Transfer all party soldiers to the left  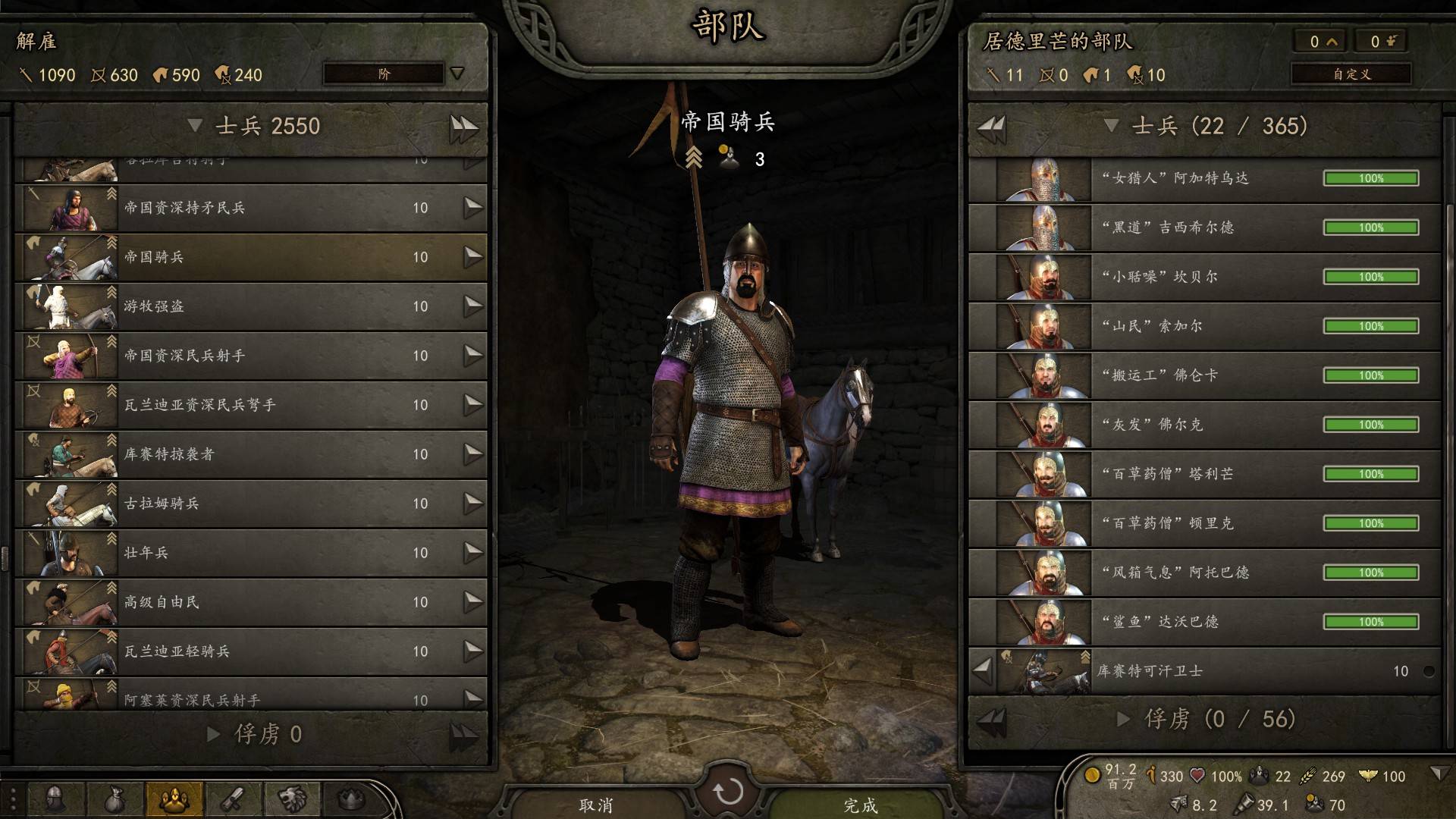[991, 127]
